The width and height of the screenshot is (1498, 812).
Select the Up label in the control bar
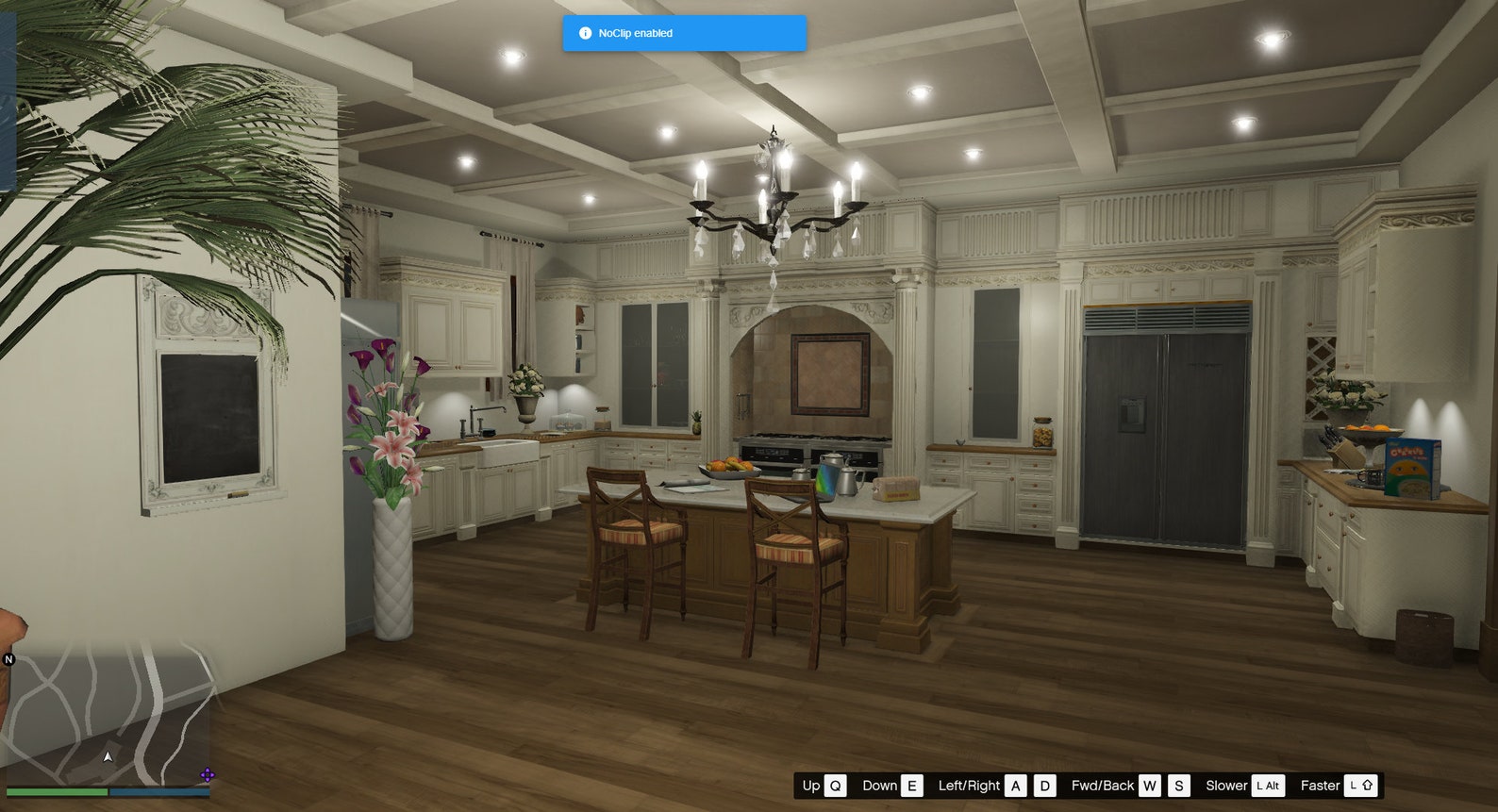click(x=812, y=785)
